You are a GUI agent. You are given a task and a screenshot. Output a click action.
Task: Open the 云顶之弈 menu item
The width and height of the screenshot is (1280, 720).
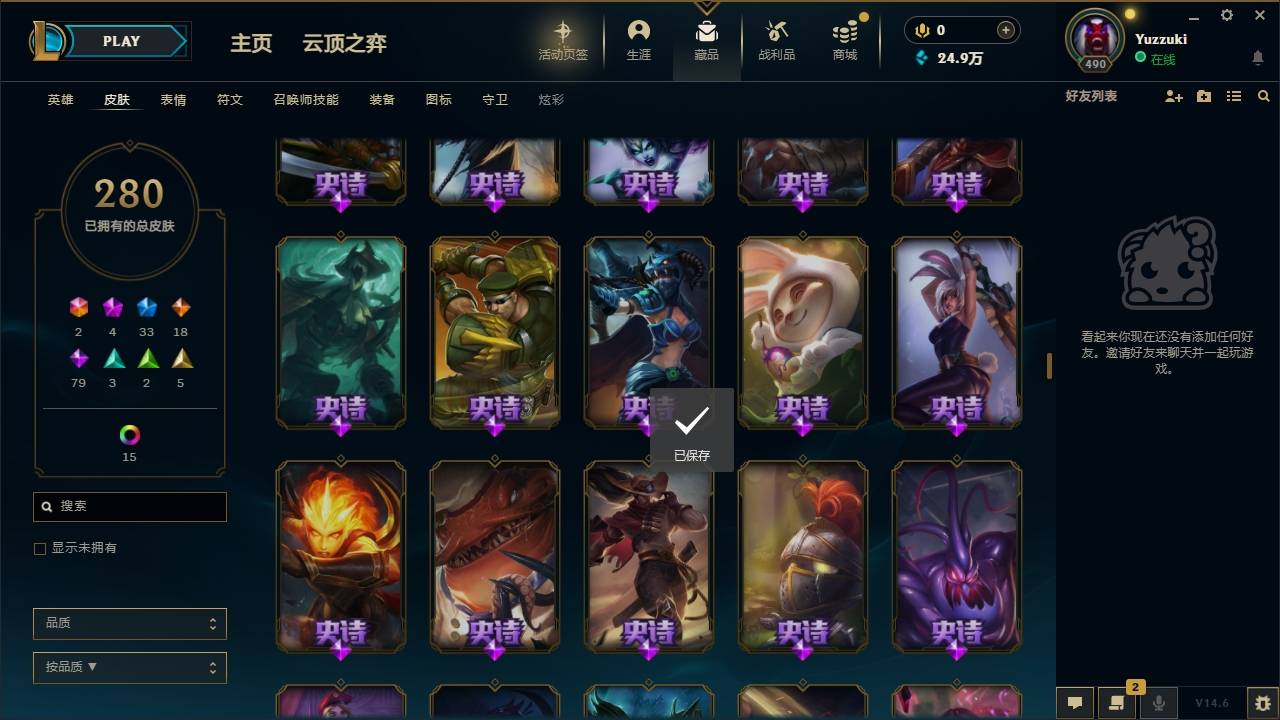tap(344, 43)
